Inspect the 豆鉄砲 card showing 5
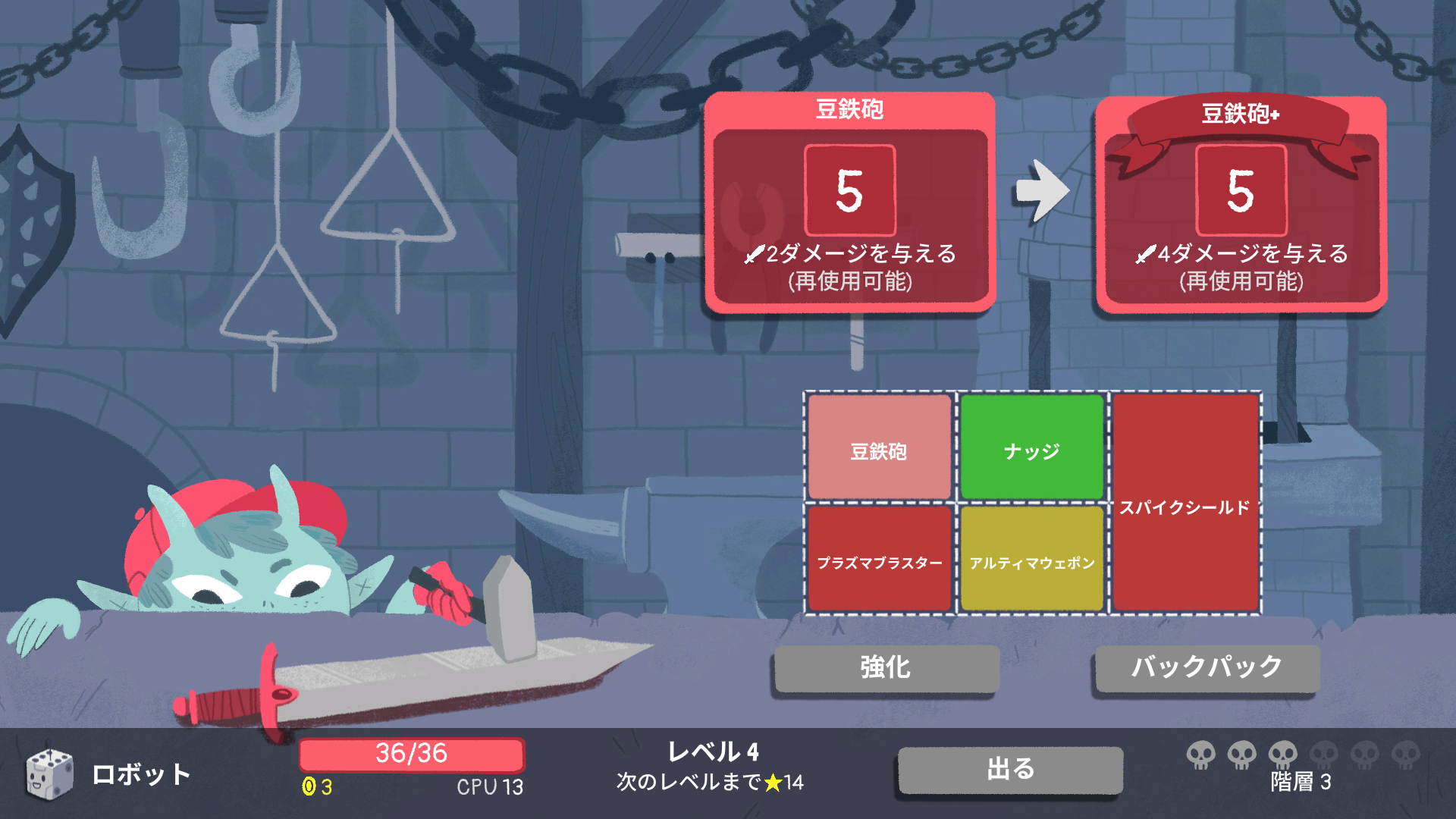The width and height of the screenshot is (1456, 819). tap(849, 201)
